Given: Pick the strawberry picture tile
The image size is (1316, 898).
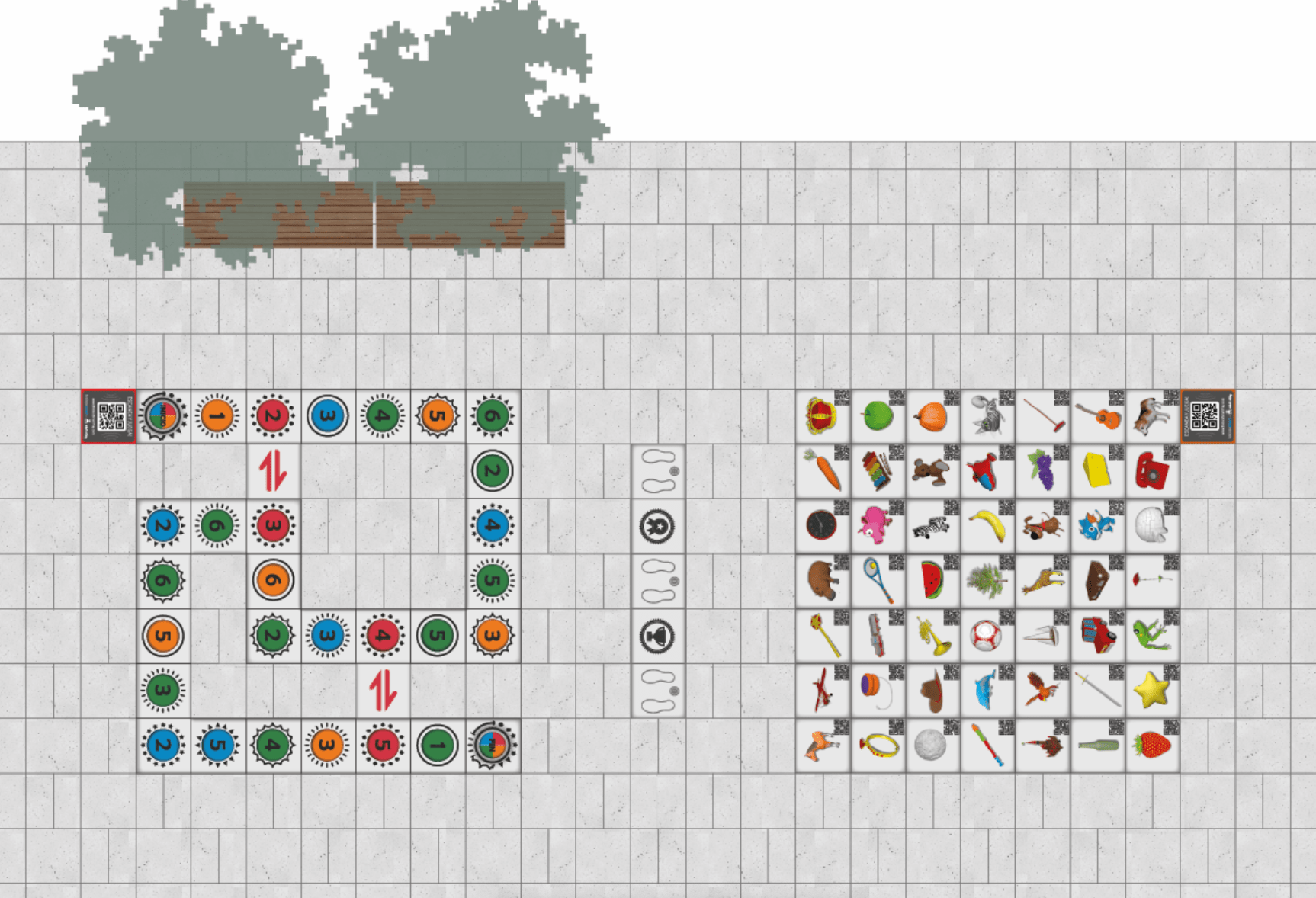Looking at the screenshot, I should click(1151, 745).
